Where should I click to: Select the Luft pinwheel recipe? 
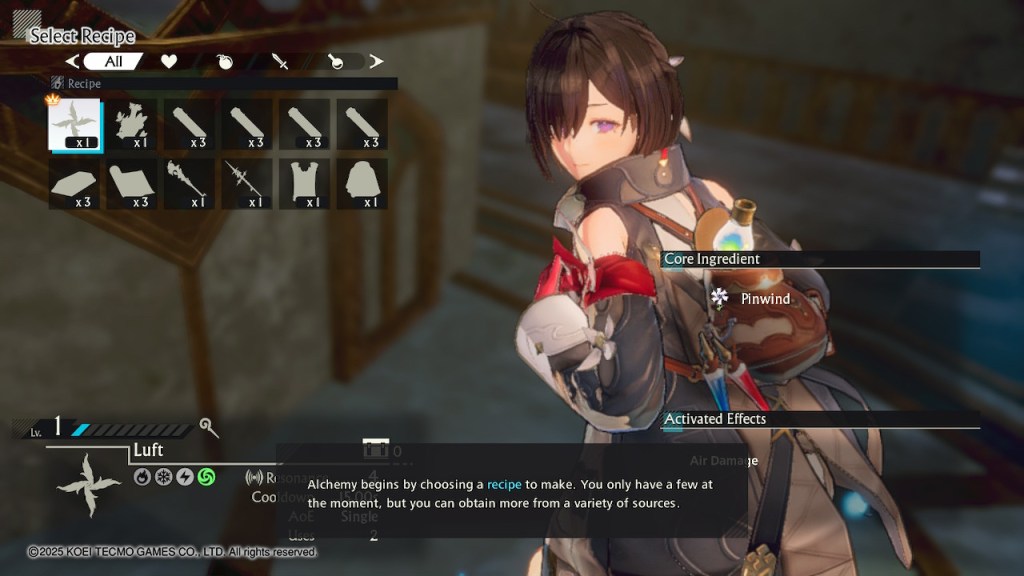pos(75,124)
